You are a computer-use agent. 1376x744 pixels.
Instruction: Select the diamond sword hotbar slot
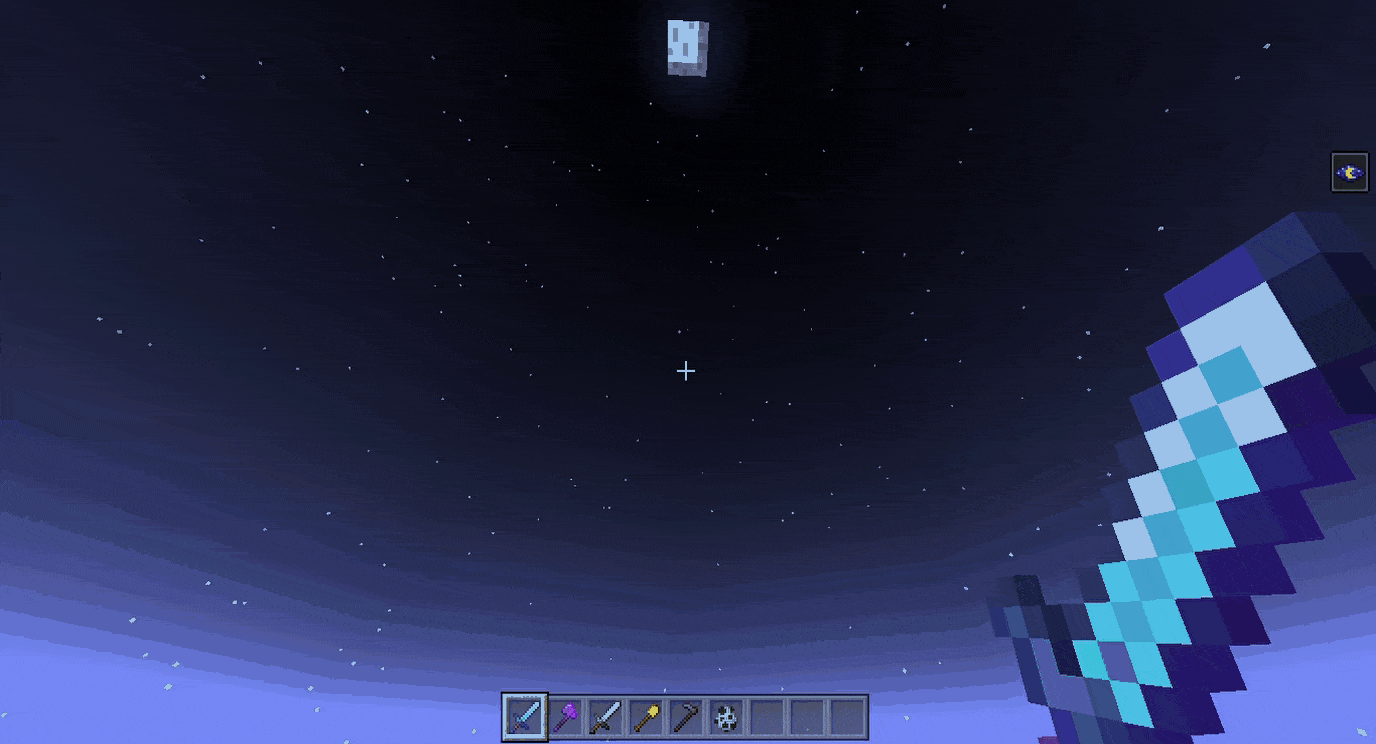[525, 717]
